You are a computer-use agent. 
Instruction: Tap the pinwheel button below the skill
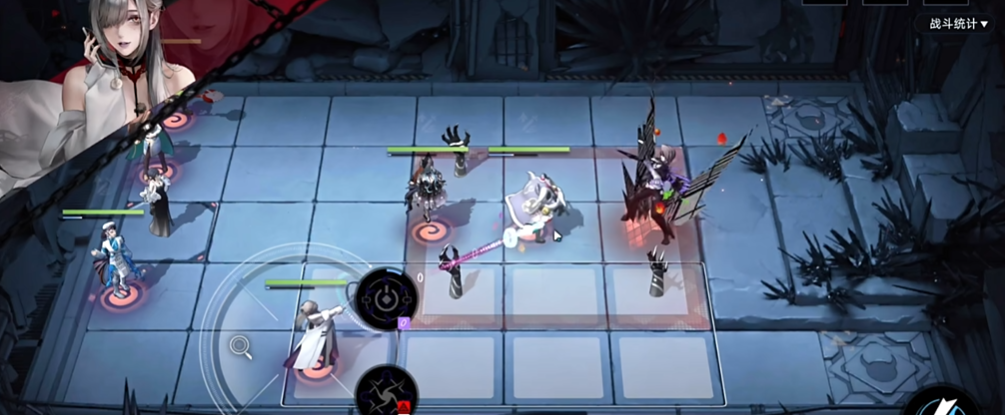click(386, 391)
